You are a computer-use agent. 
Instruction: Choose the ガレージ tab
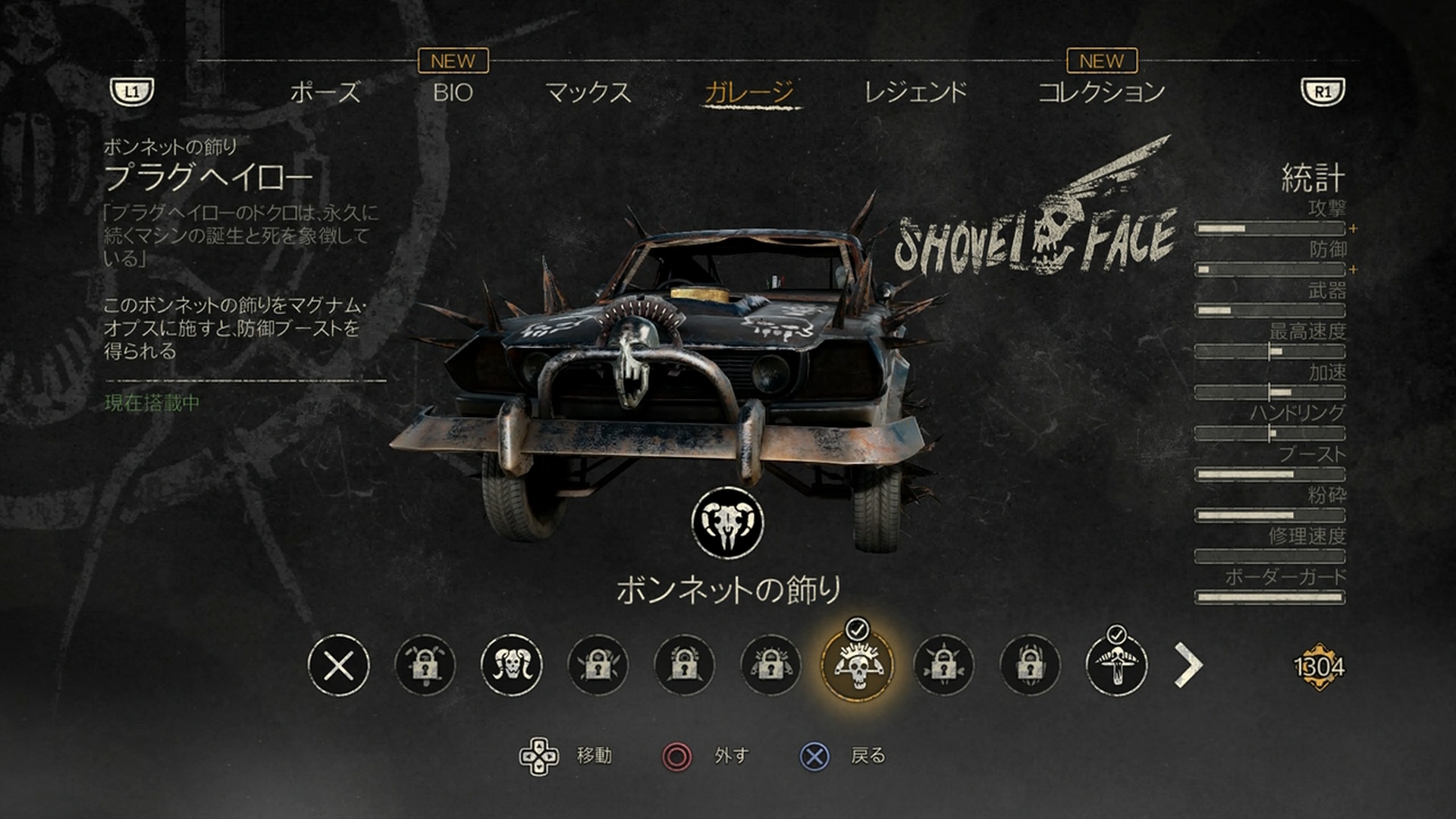(x=749, y=93)
